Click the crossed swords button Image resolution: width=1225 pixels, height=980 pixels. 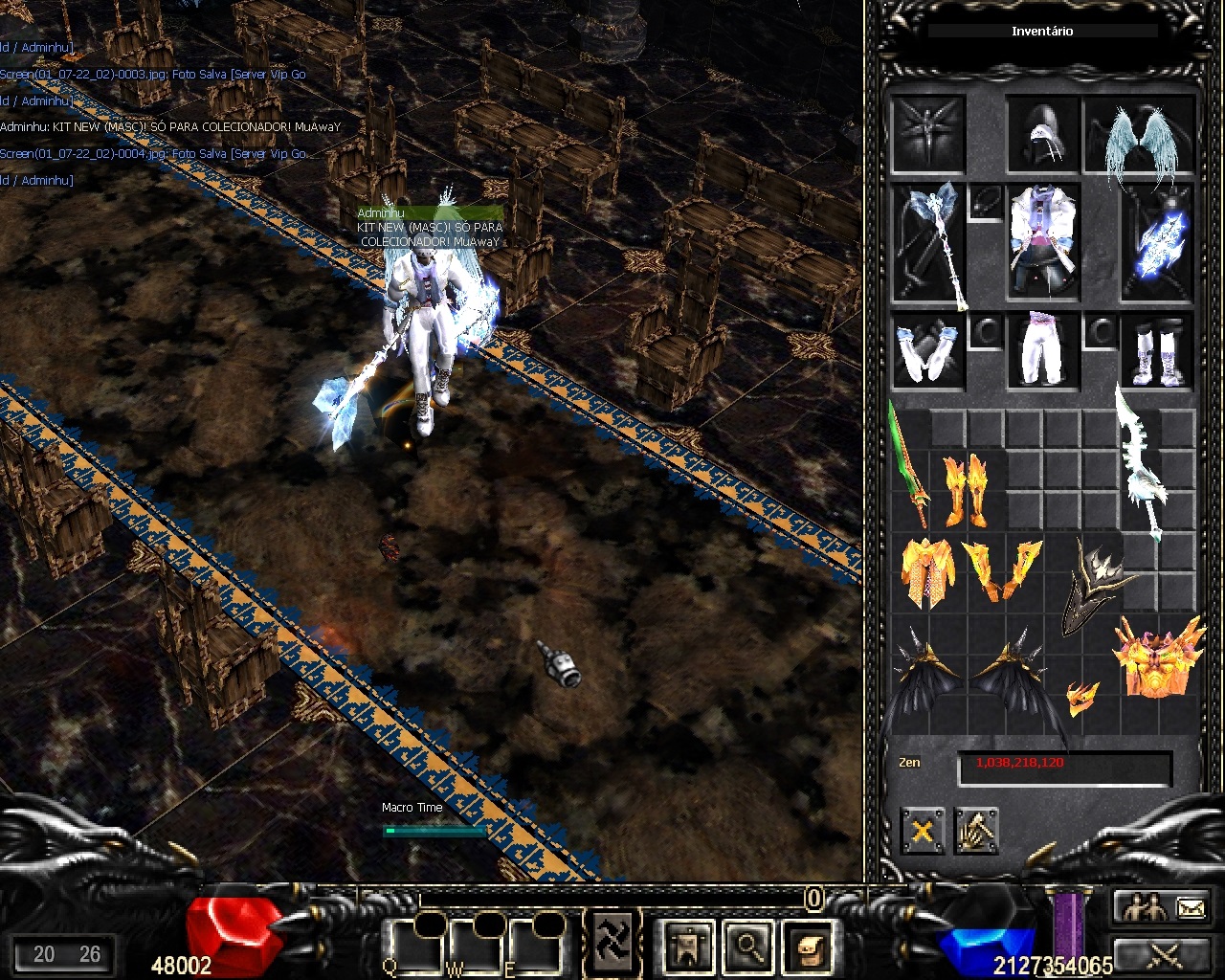click(x=1162, y=955)
